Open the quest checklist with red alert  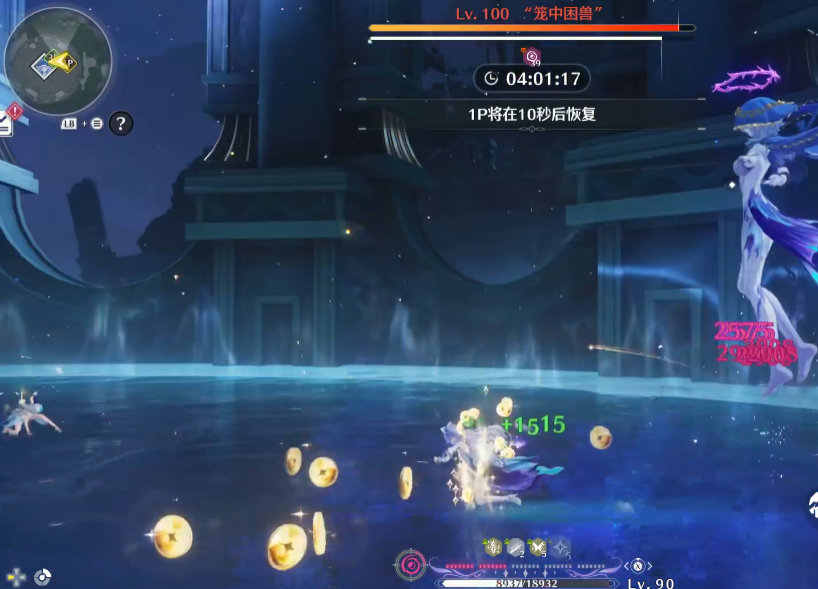point(5,121)
